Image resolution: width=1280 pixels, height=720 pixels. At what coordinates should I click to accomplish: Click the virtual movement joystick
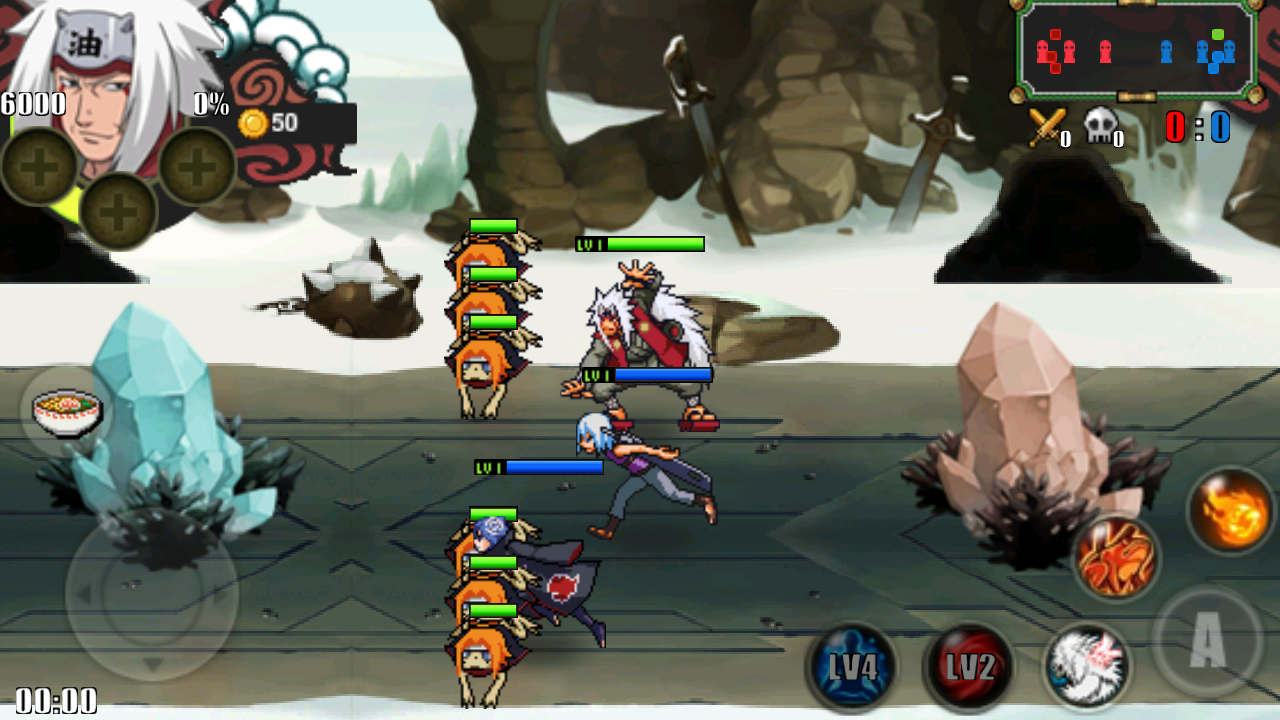[x=152, y=596]
